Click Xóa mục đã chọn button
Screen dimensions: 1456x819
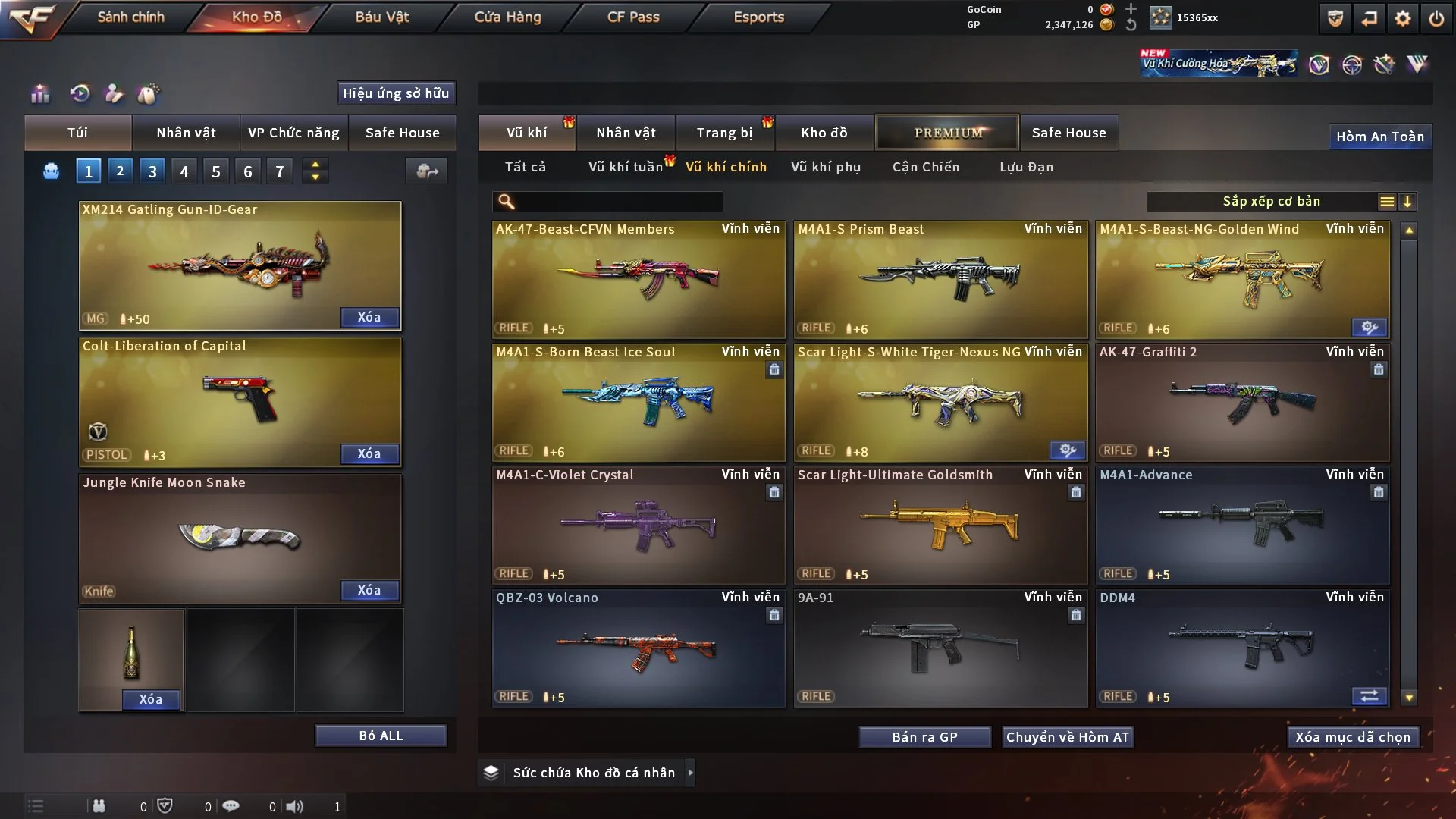(1353, 737)
